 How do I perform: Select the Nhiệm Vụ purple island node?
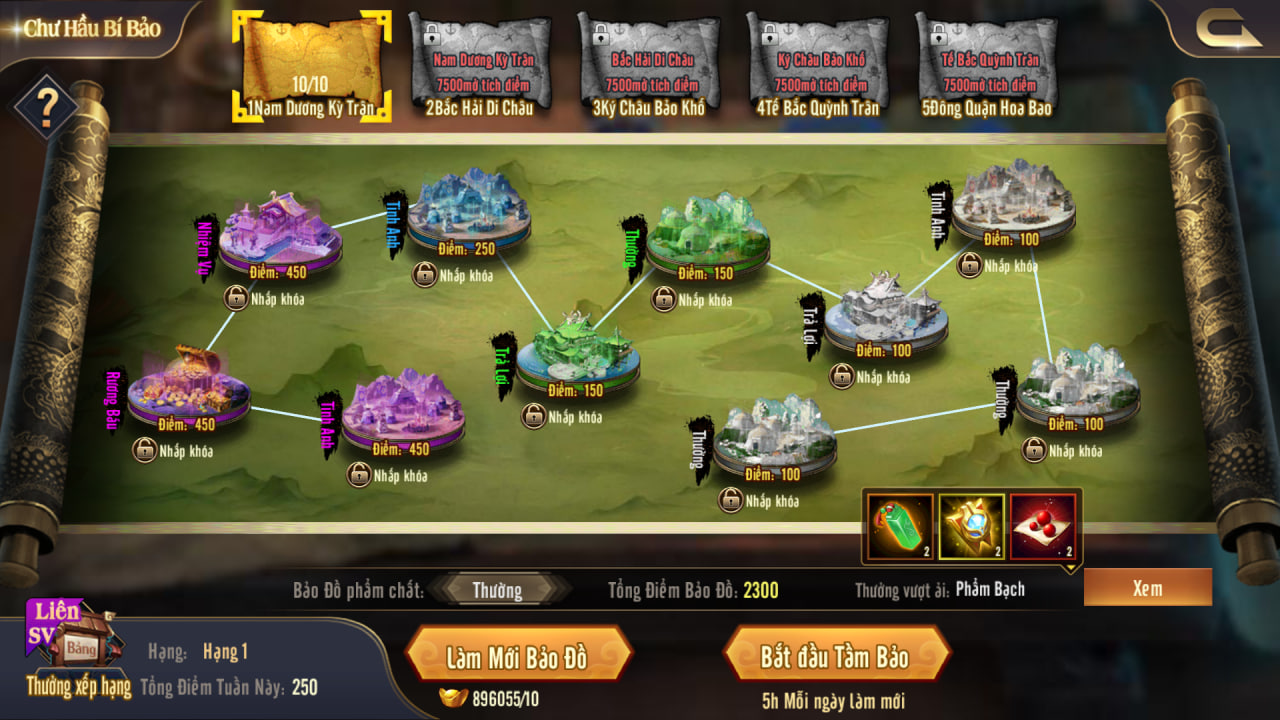coord(279,234)
